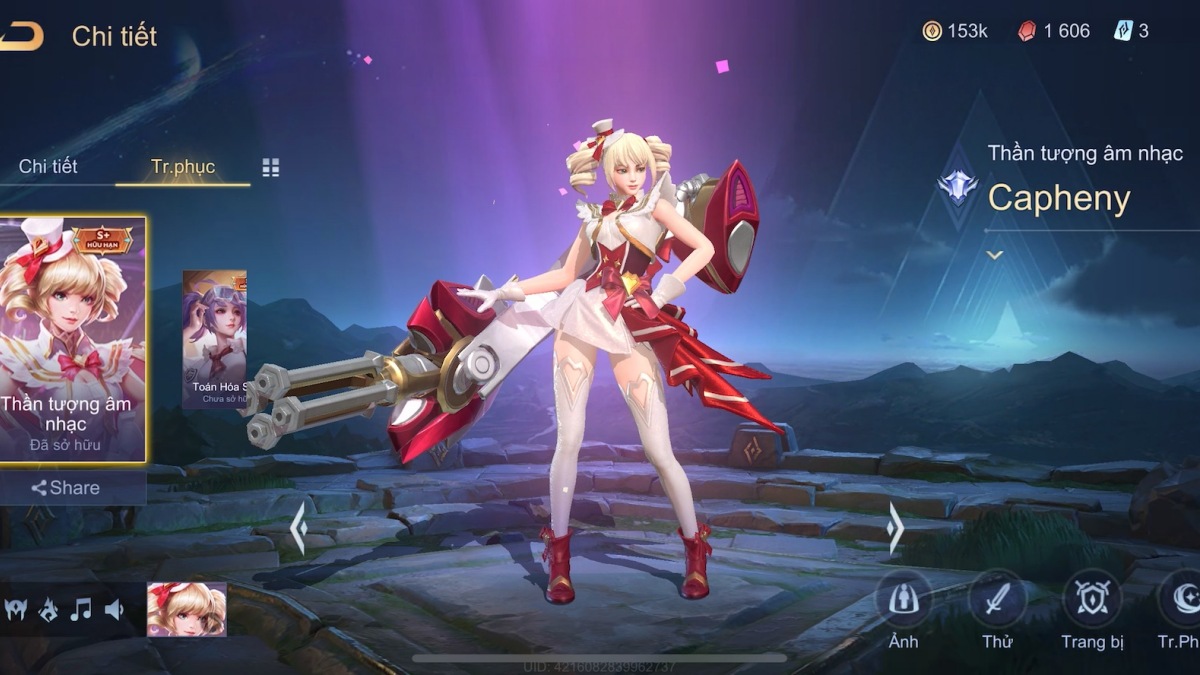Select the Thần tượng âm nhạc skin card
1200x675 pixels.
[73, 340]
